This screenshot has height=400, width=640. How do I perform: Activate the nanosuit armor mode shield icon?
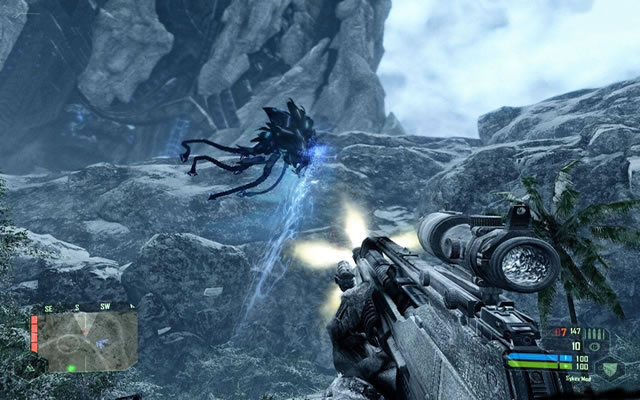[610, 368]
